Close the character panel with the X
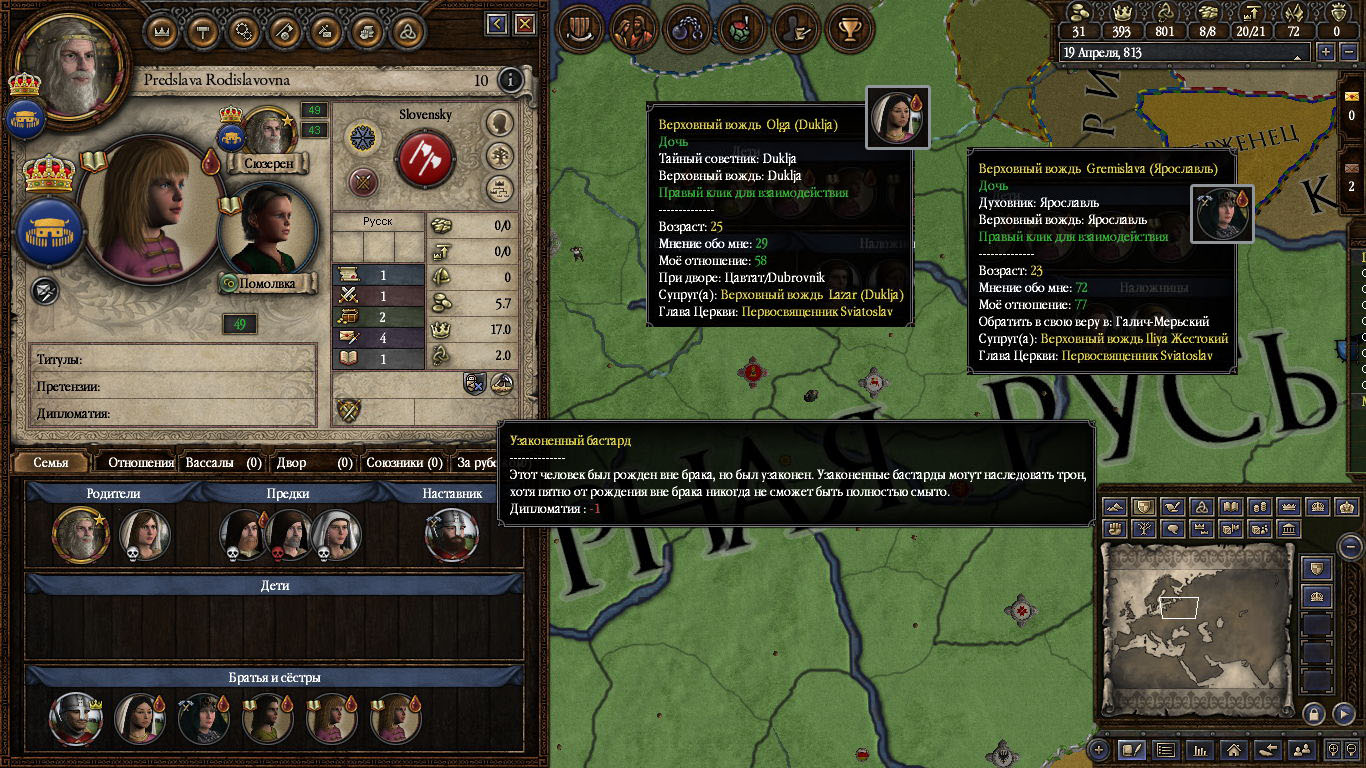This screenshot has width=1366, height=768. click(524, 25)
